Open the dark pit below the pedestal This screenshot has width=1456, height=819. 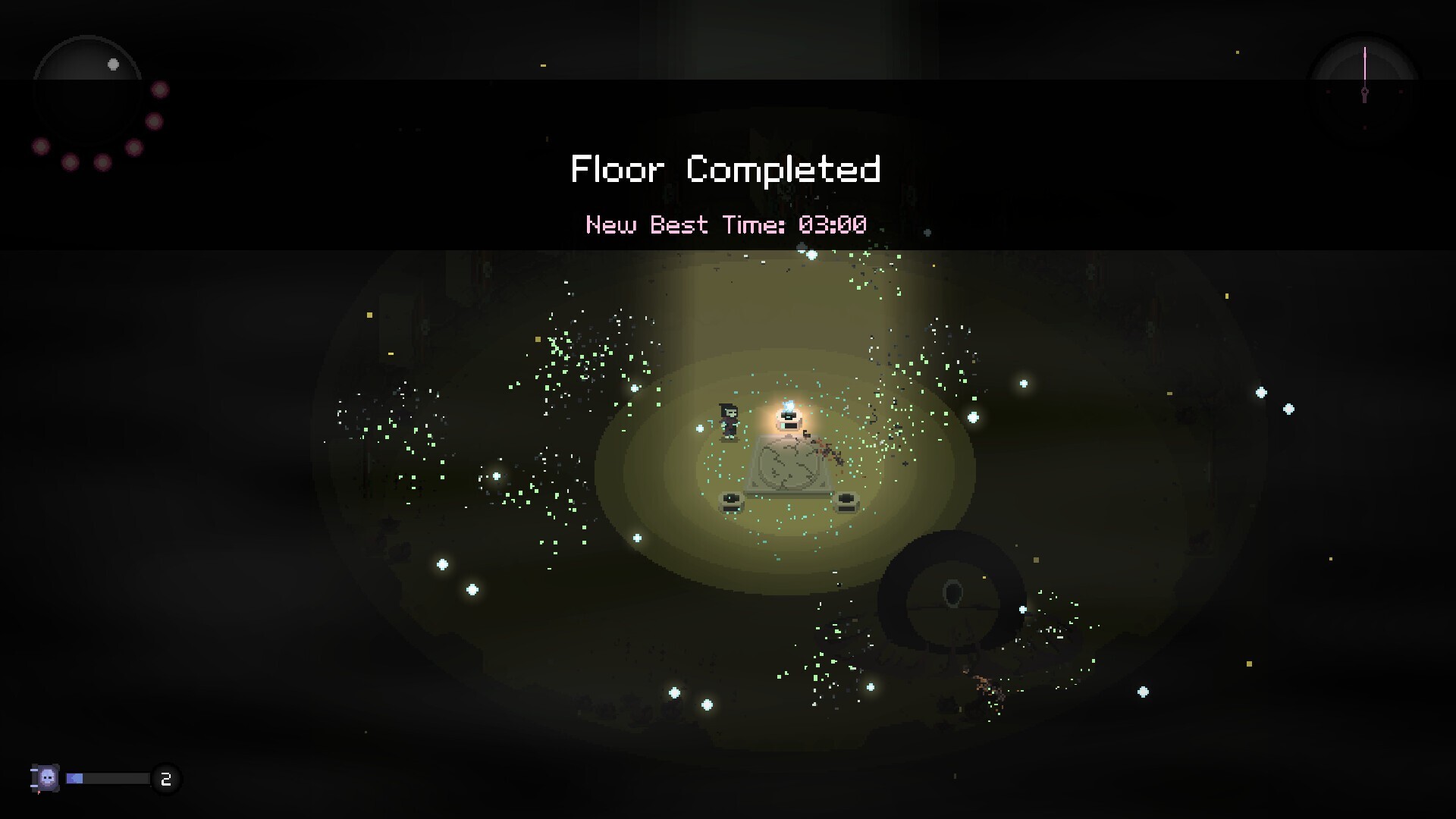click(952, 593)
